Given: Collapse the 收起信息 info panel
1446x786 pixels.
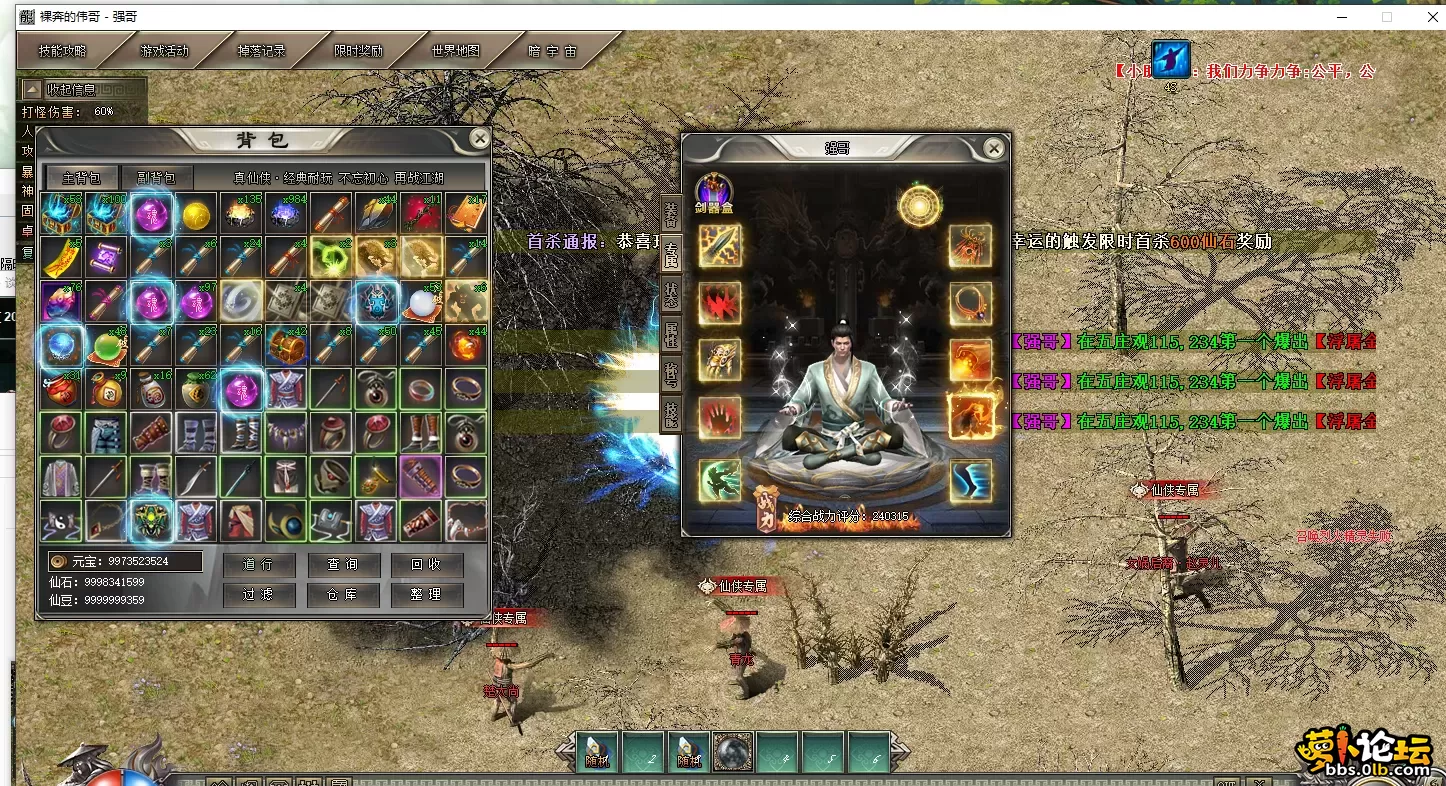Looking at the screenshot, I should 70,89.
